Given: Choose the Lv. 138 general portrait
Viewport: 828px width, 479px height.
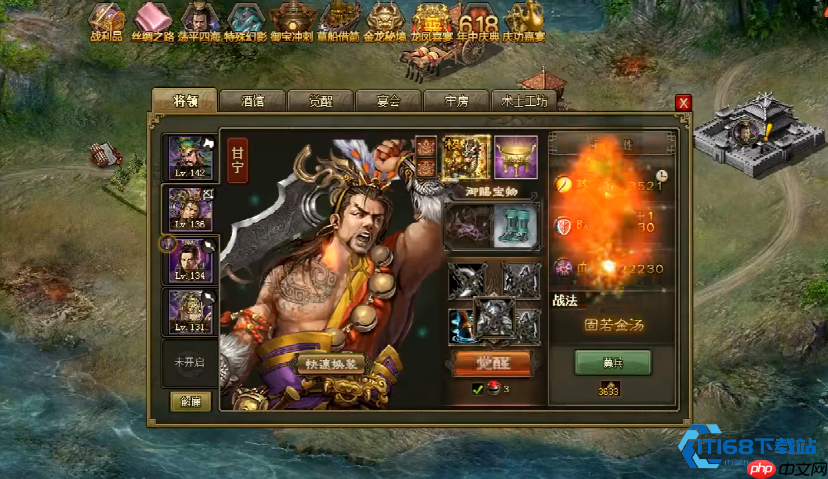Looking at the screenshot, I should click(190, 208).
